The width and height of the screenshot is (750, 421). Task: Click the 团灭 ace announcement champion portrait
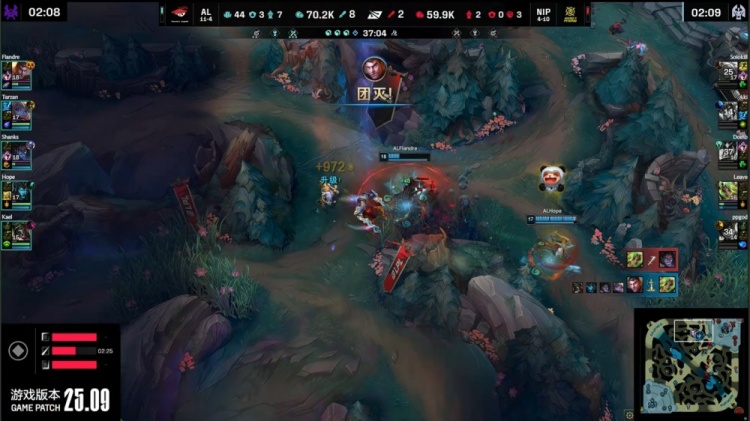pyautogui.click(x=373, y=69)
